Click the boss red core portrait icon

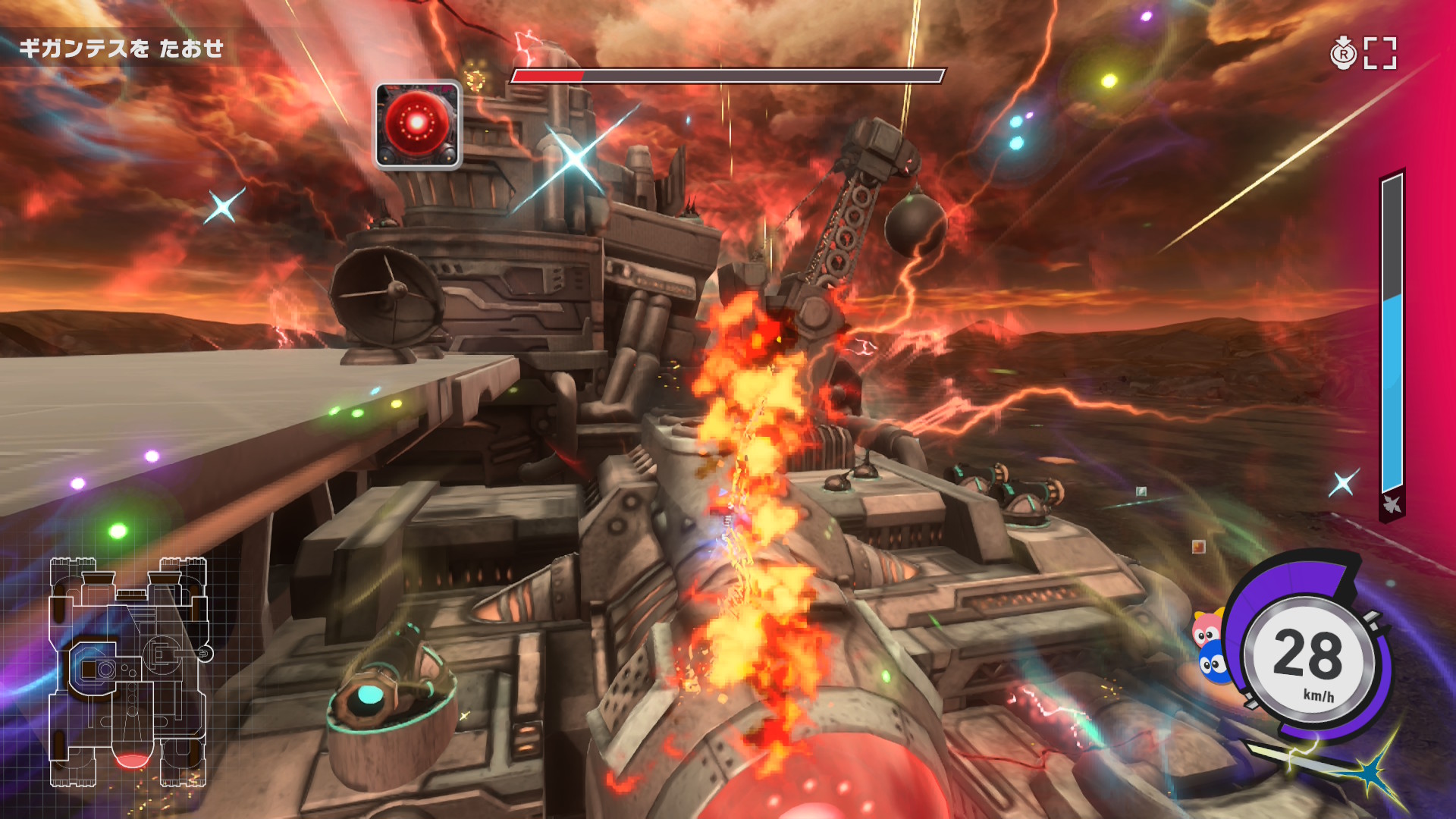418,124
